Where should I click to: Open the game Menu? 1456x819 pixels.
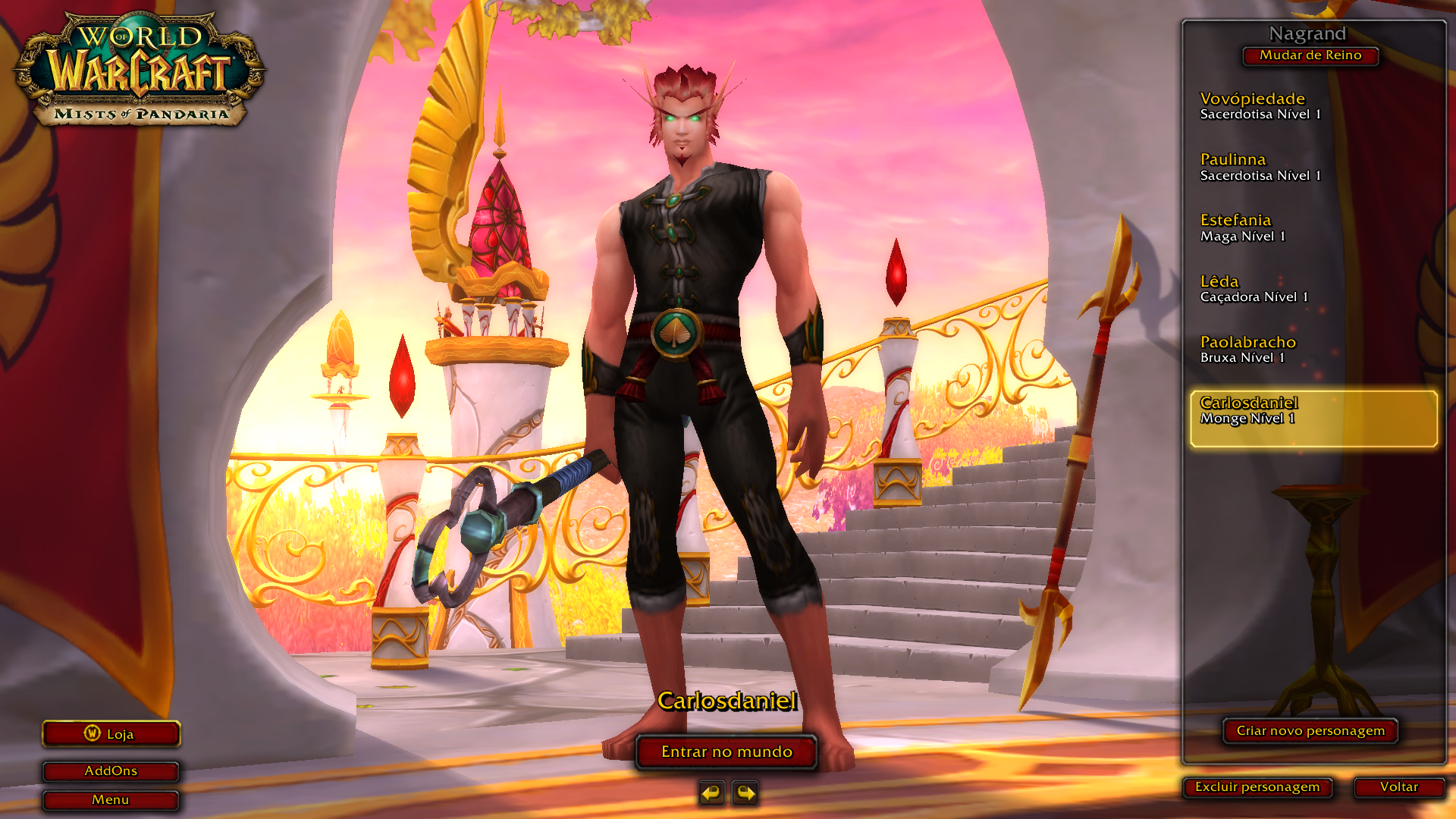111,800
